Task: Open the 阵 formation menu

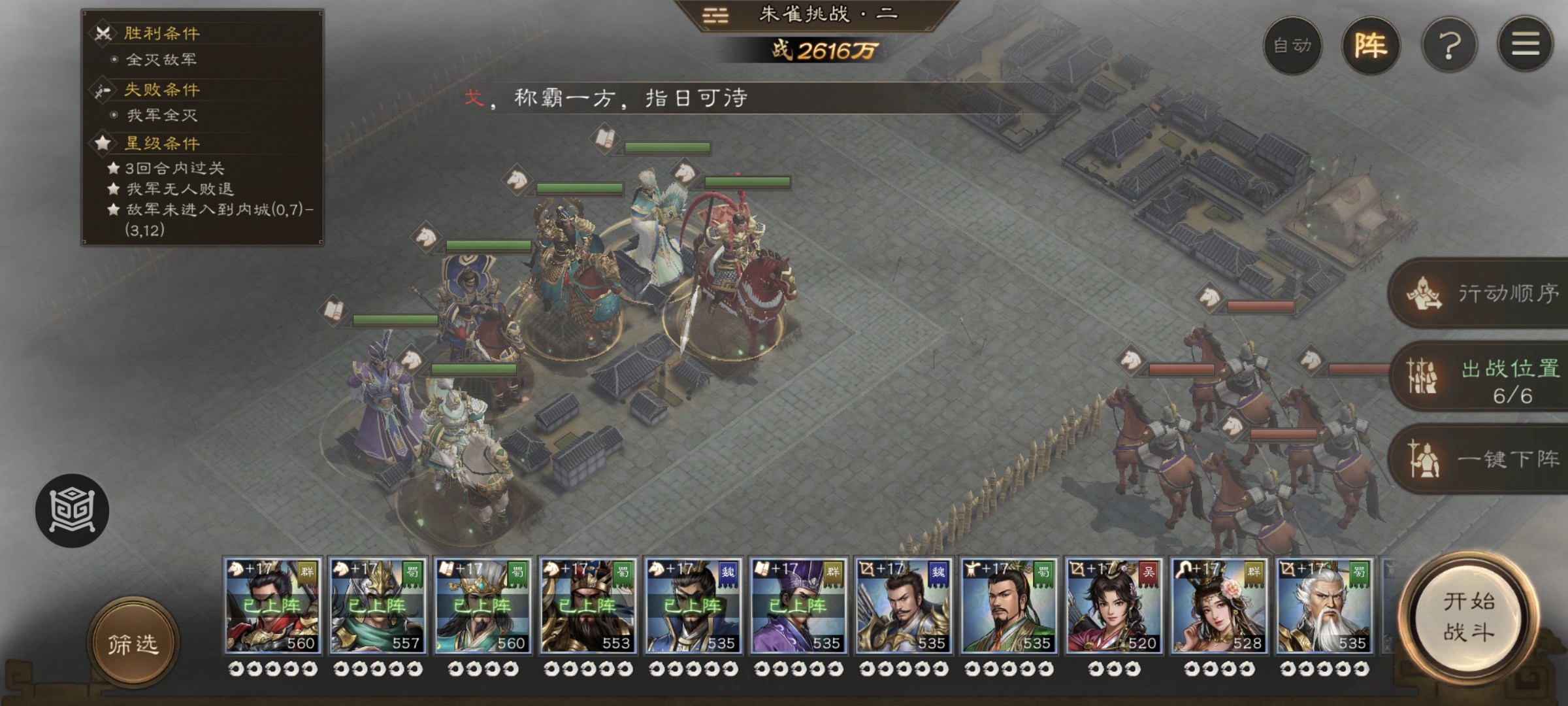Action: pyautogui.click(x=1371, y=46)
